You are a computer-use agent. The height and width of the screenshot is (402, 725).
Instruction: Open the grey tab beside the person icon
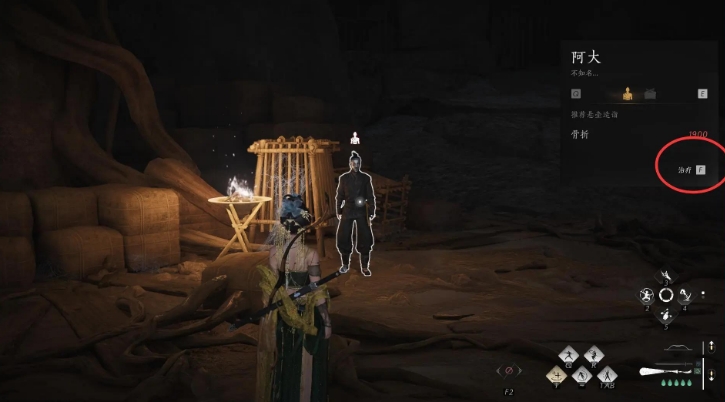651,94
